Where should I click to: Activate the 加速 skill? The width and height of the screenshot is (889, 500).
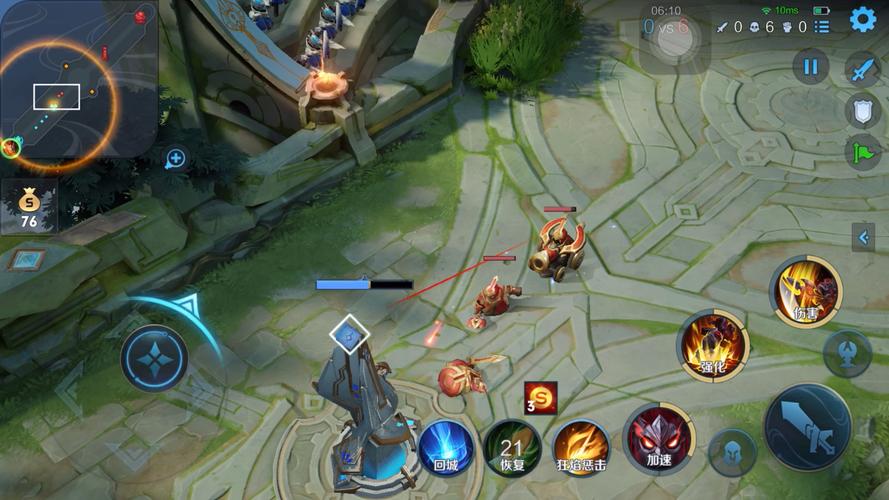point(659,438)
